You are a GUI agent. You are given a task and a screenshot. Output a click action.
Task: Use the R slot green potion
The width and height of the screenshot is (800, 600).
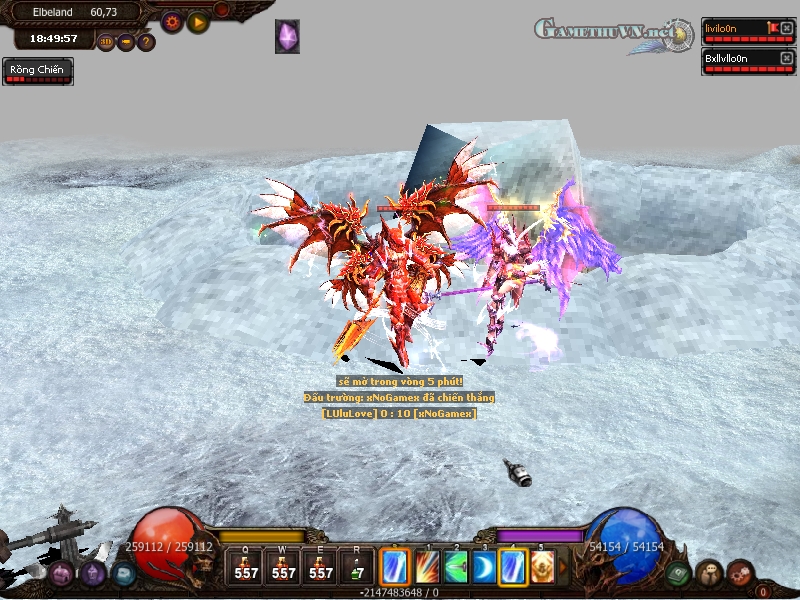click(x=357, y=566)
